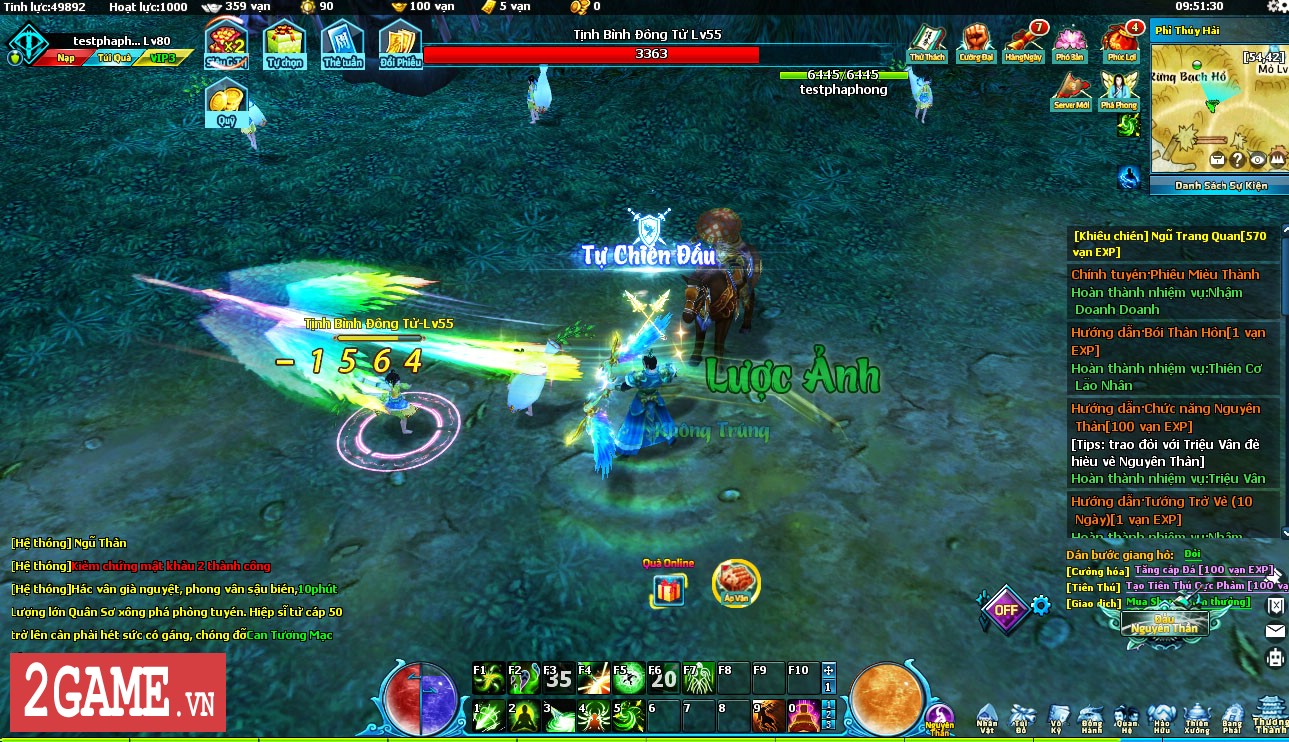Click the Đấu Nguyên Thần button

point(1164,624)
